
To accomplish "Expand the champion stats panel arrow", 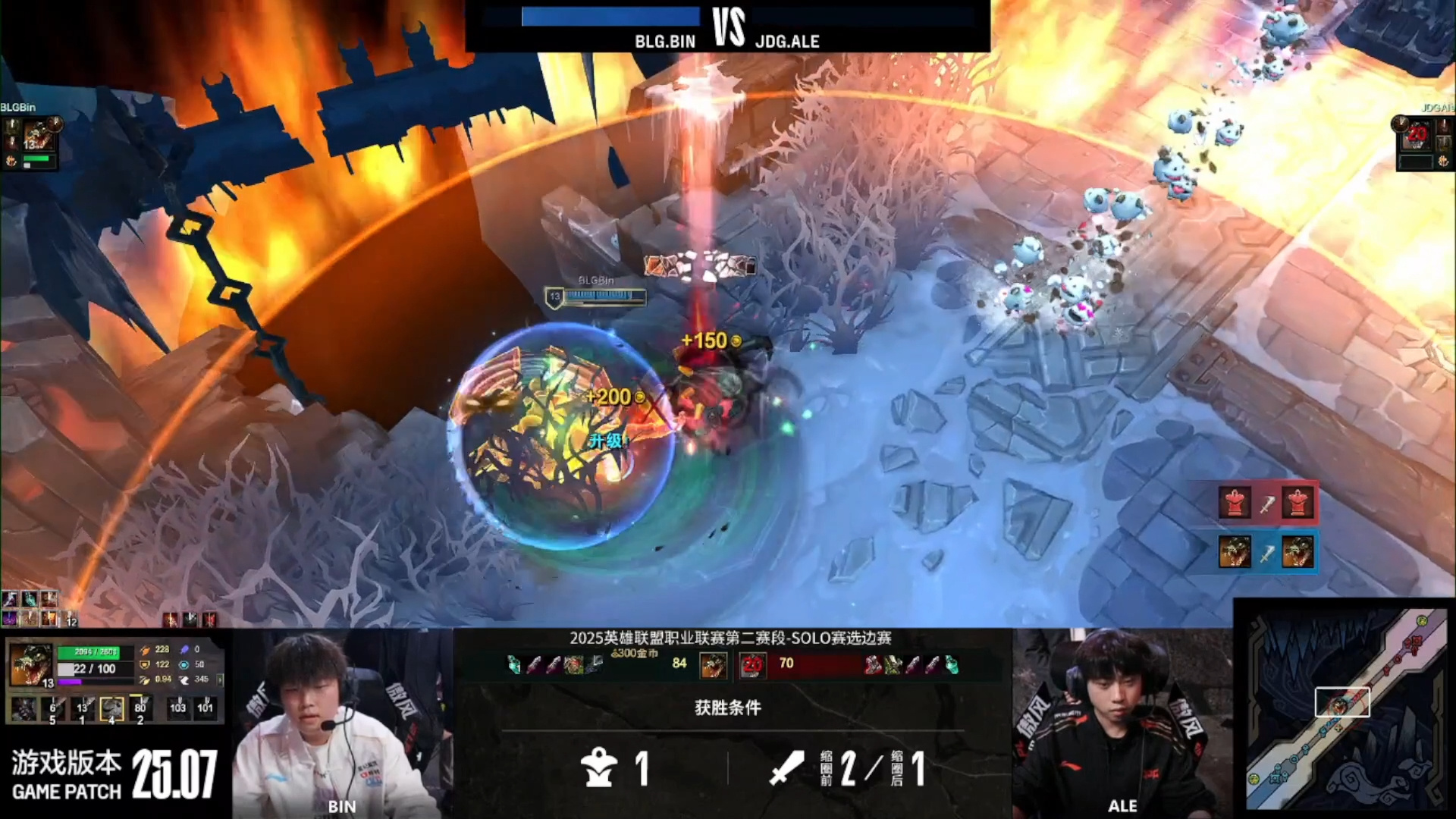I will click(x=221, y=679).
